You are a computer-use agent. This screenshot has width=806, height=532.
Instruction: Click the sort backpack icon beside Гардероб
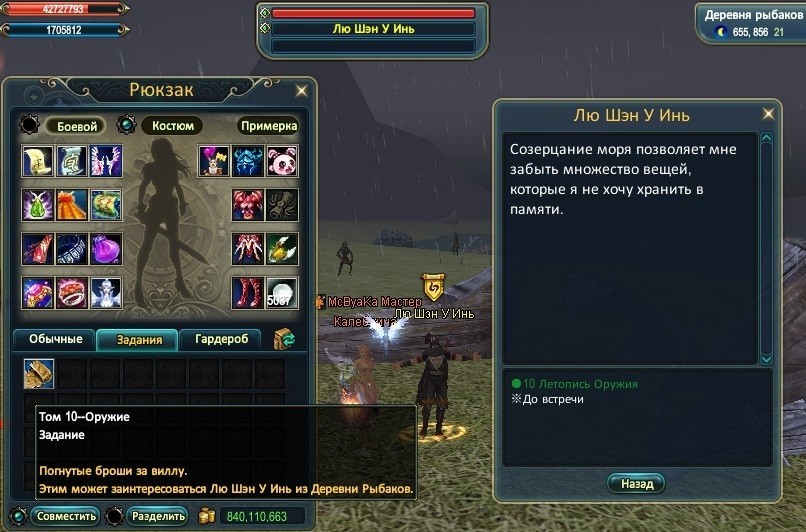pos(284,340)
